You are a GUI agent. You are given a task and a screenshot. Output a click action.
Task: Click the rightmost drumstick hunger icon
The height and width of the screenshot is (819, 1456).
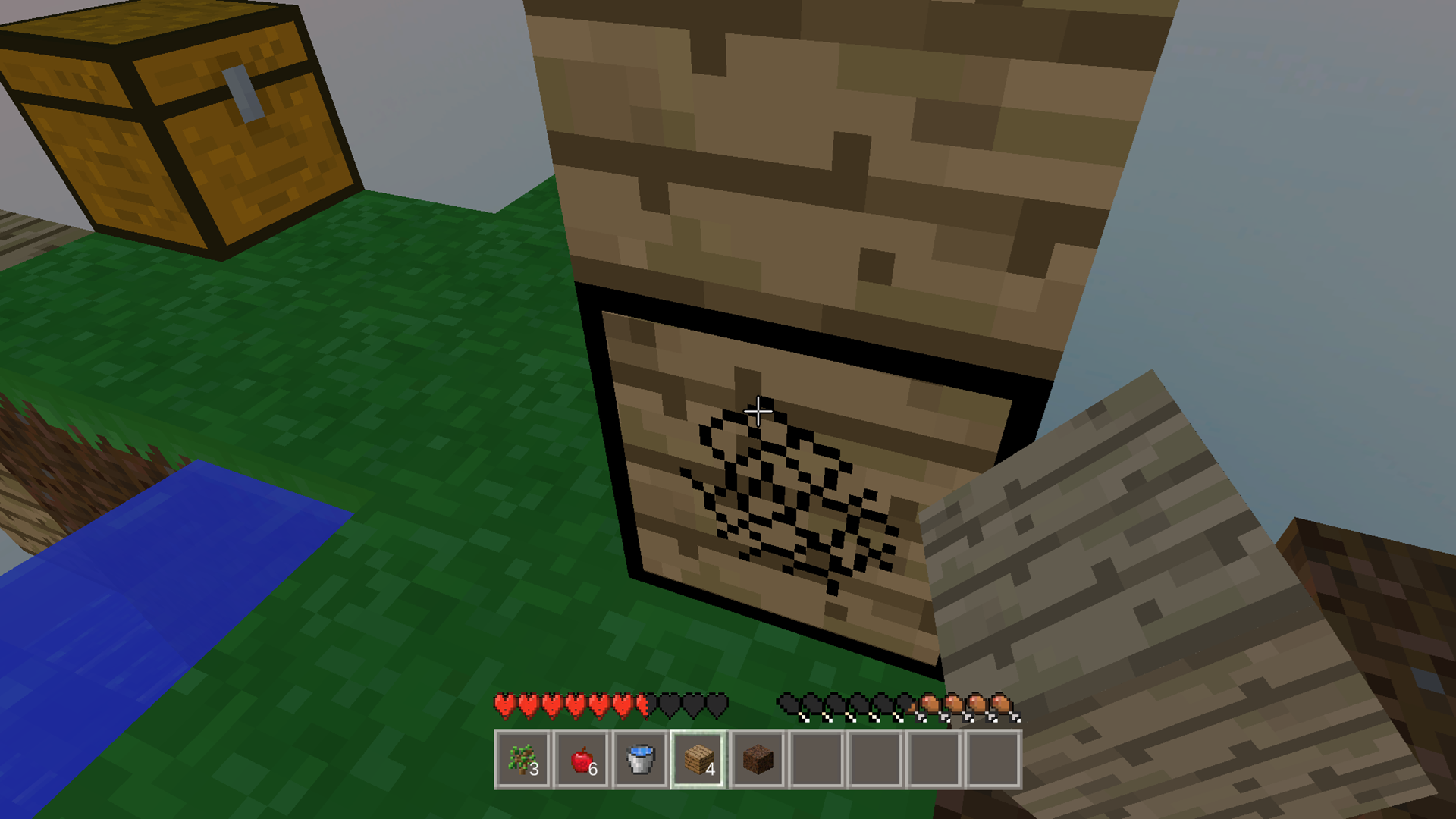pos(1001,704)
